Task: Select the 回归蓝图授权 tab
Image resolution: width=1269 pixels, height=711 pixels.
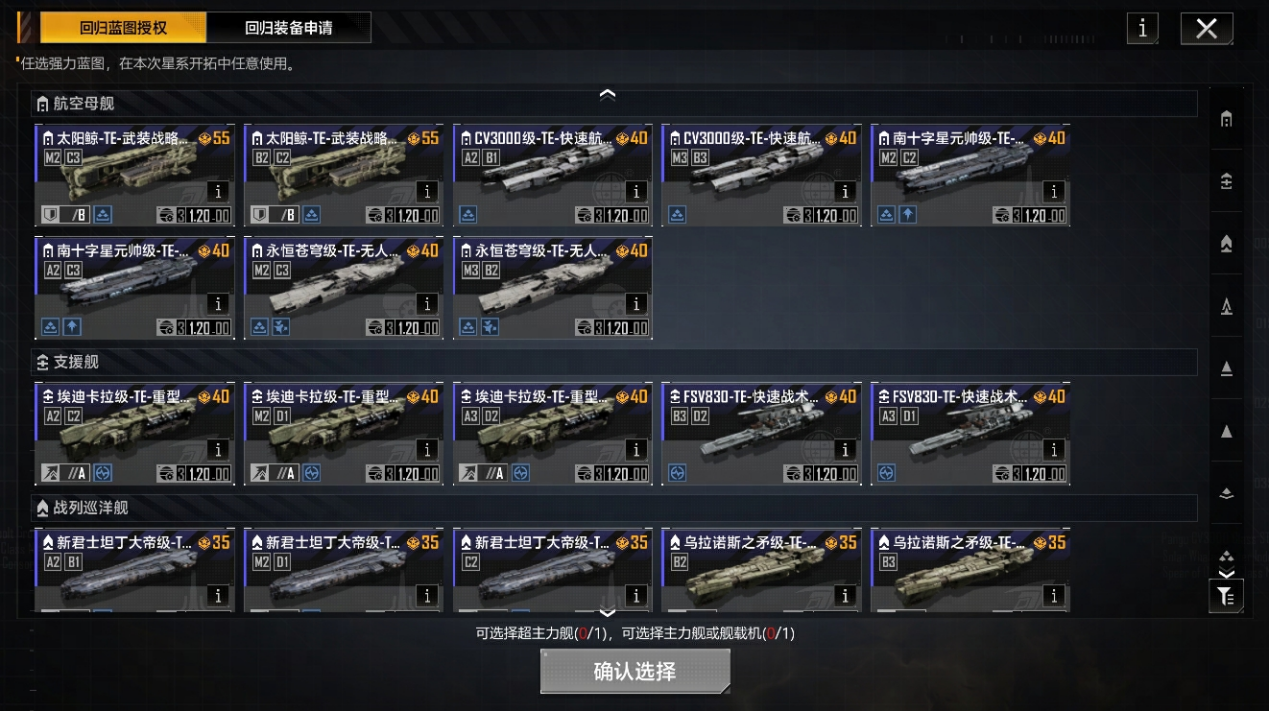Action: pyautogui.click(x=123, y=28)
